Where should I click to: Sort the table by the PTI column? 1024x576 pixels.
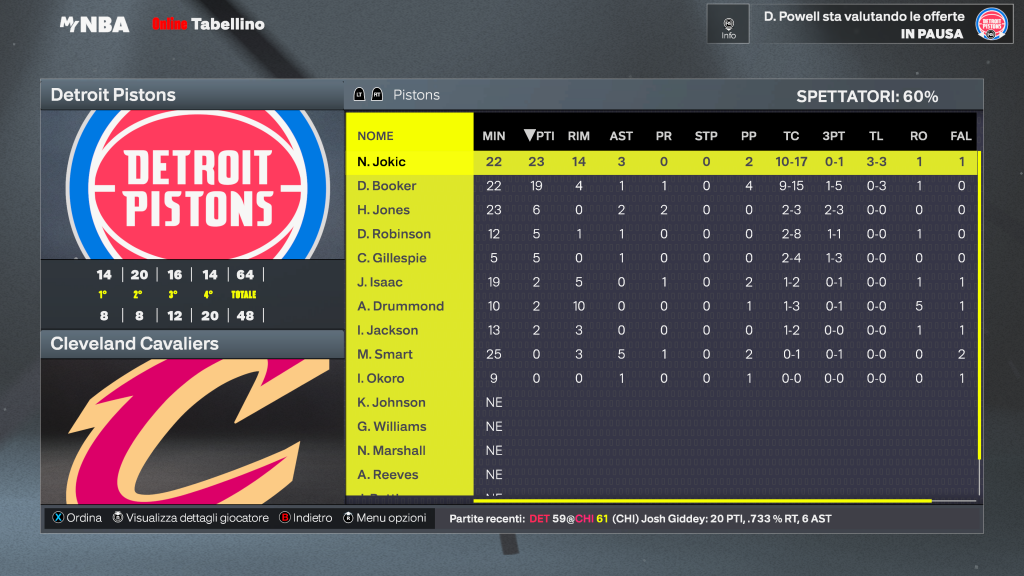539,136
